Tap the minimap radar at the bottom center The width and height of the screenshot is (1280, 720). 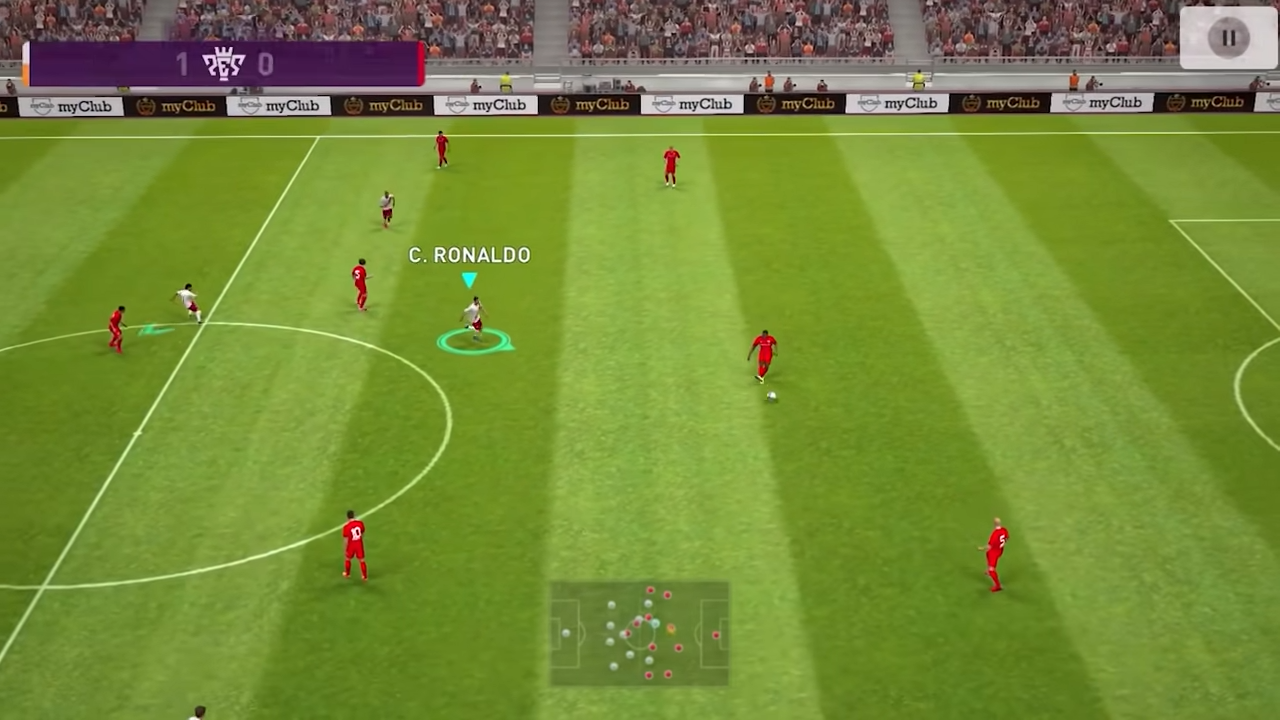pos(640,635)
